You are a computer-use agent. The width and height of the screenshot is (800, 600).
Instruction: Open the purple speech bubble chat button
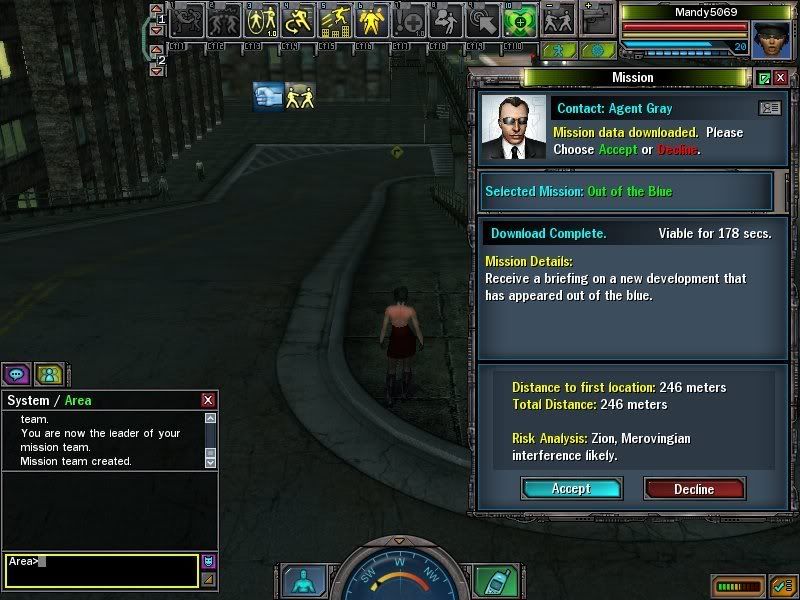16,374
